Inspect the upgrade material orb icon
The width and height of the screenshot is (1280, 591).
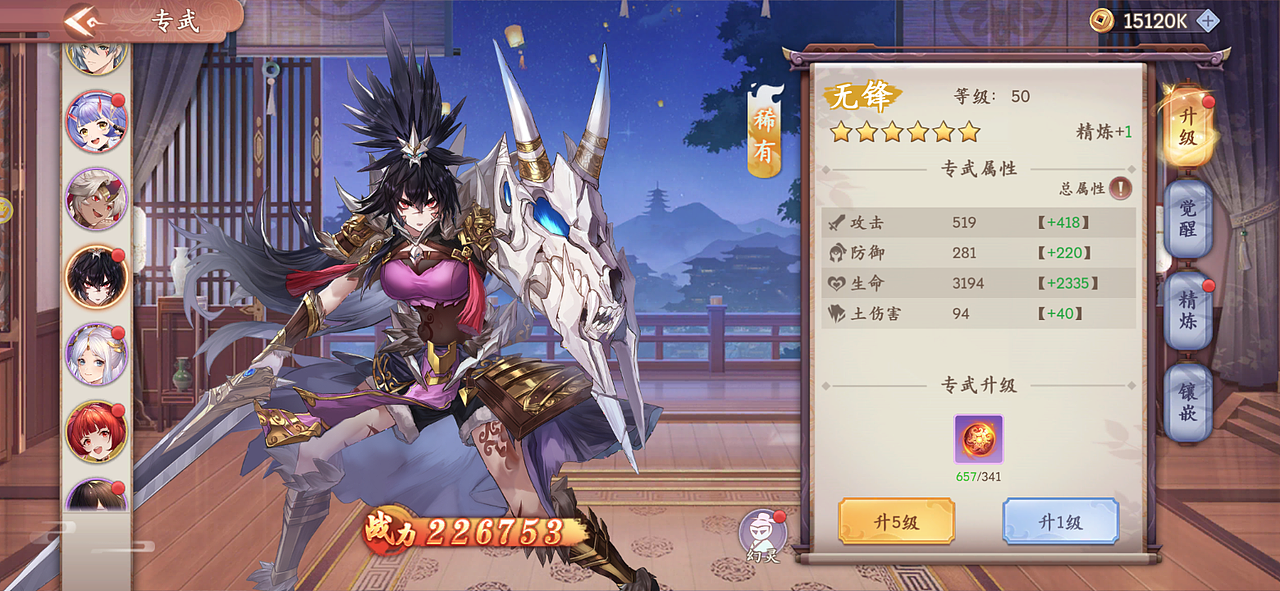click(978, 439)
